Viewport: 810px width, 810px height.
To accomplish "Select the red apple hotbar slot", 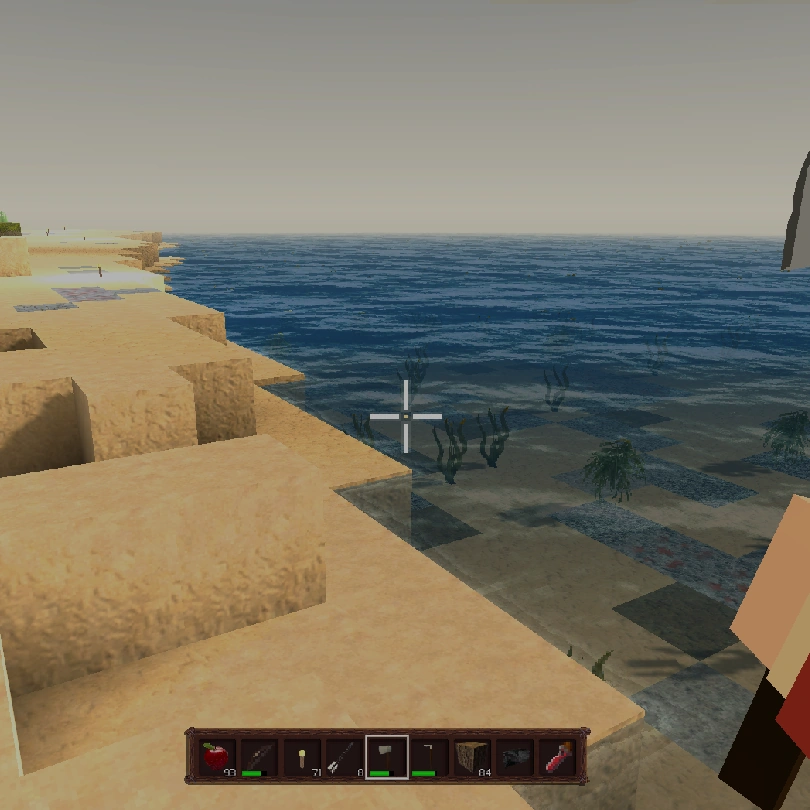I will [x=216, y=757].
